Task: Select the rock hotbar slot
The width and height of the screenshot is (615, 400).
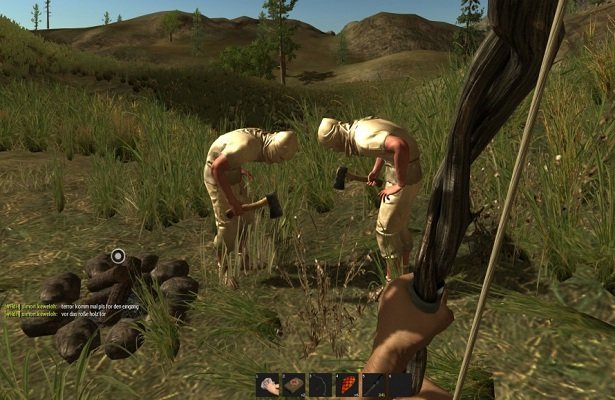Action: (269, 385)
